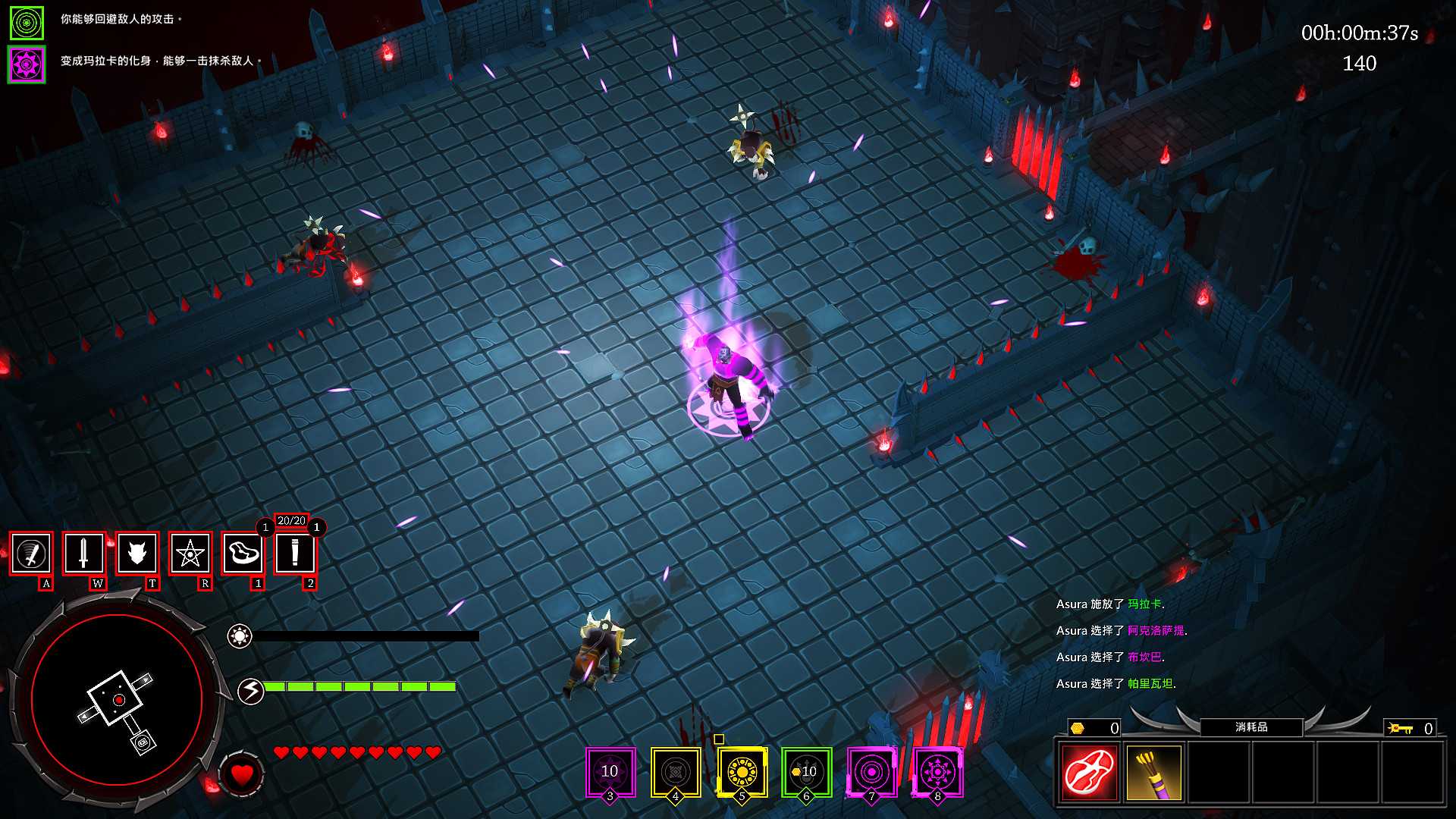Activate the yellow sun skill slot 5
Screen dimensions: 1456x819
point(742,772)
